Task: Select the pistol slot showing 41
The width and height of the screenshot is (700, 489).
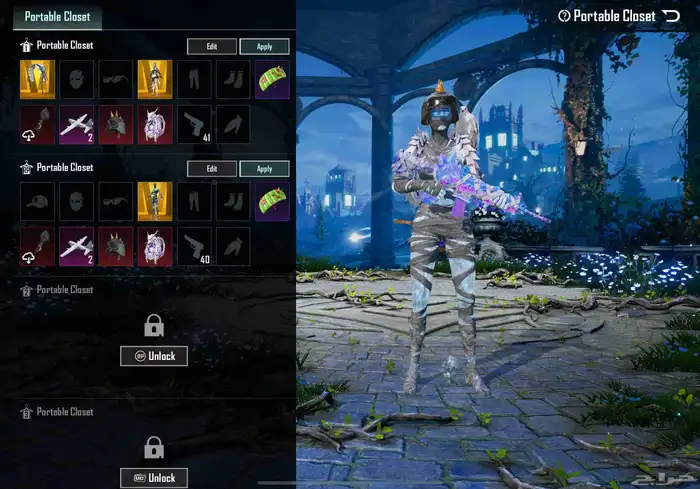Action: point(194,125)
